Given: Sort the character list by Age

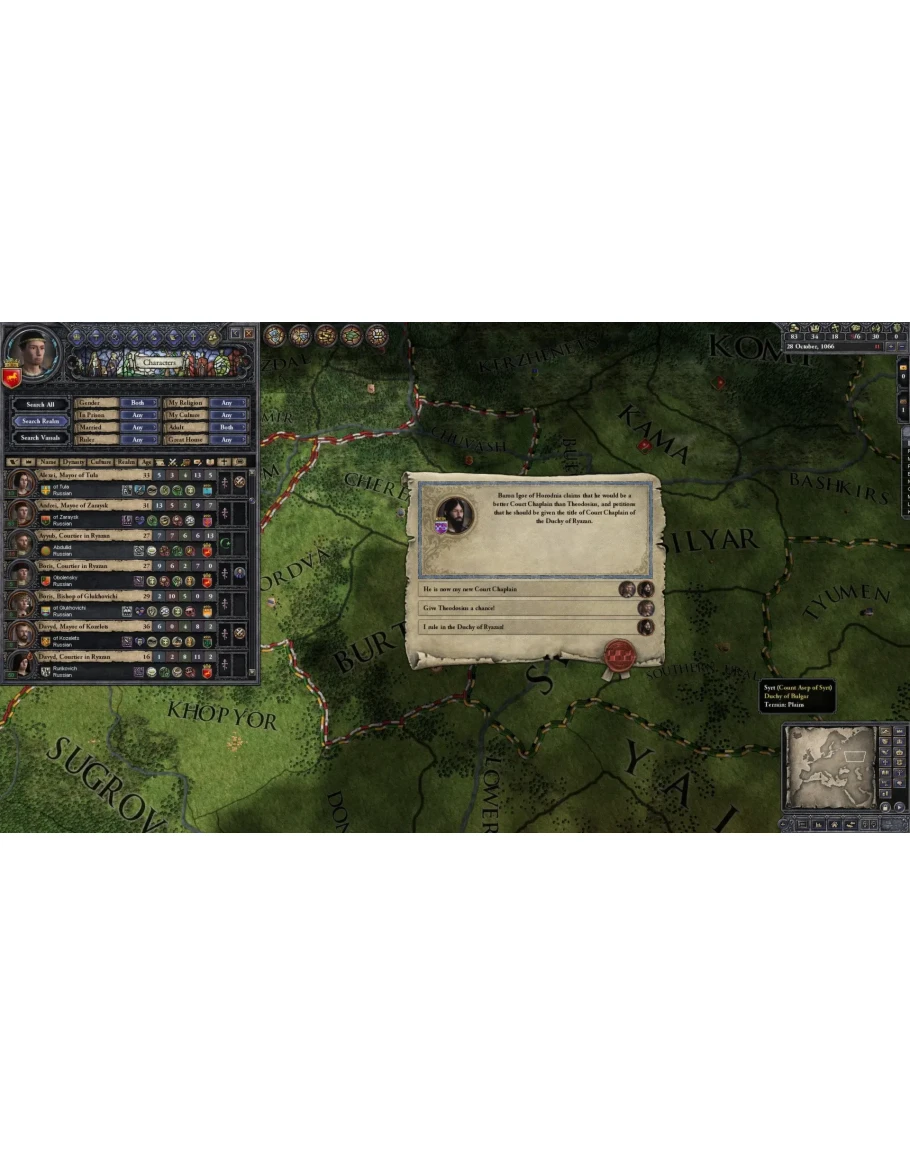Looking at the screenshot, I should pyautogui.click(x=146, y=462).
